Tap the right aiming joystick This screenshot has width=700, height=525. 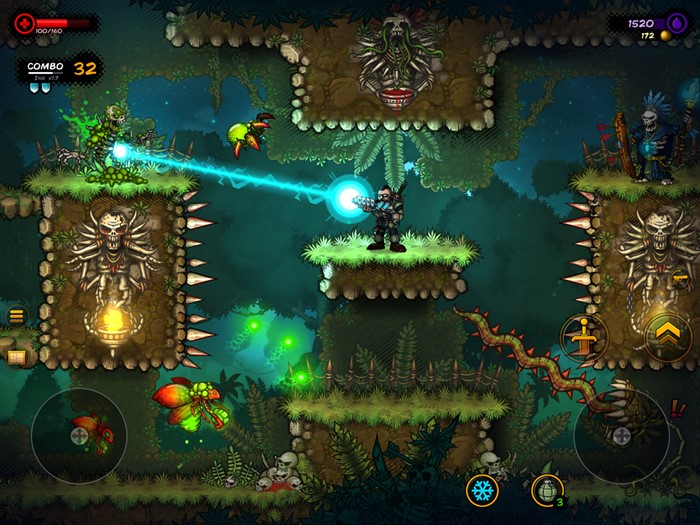pyautogui.click(x=621, y=436)
